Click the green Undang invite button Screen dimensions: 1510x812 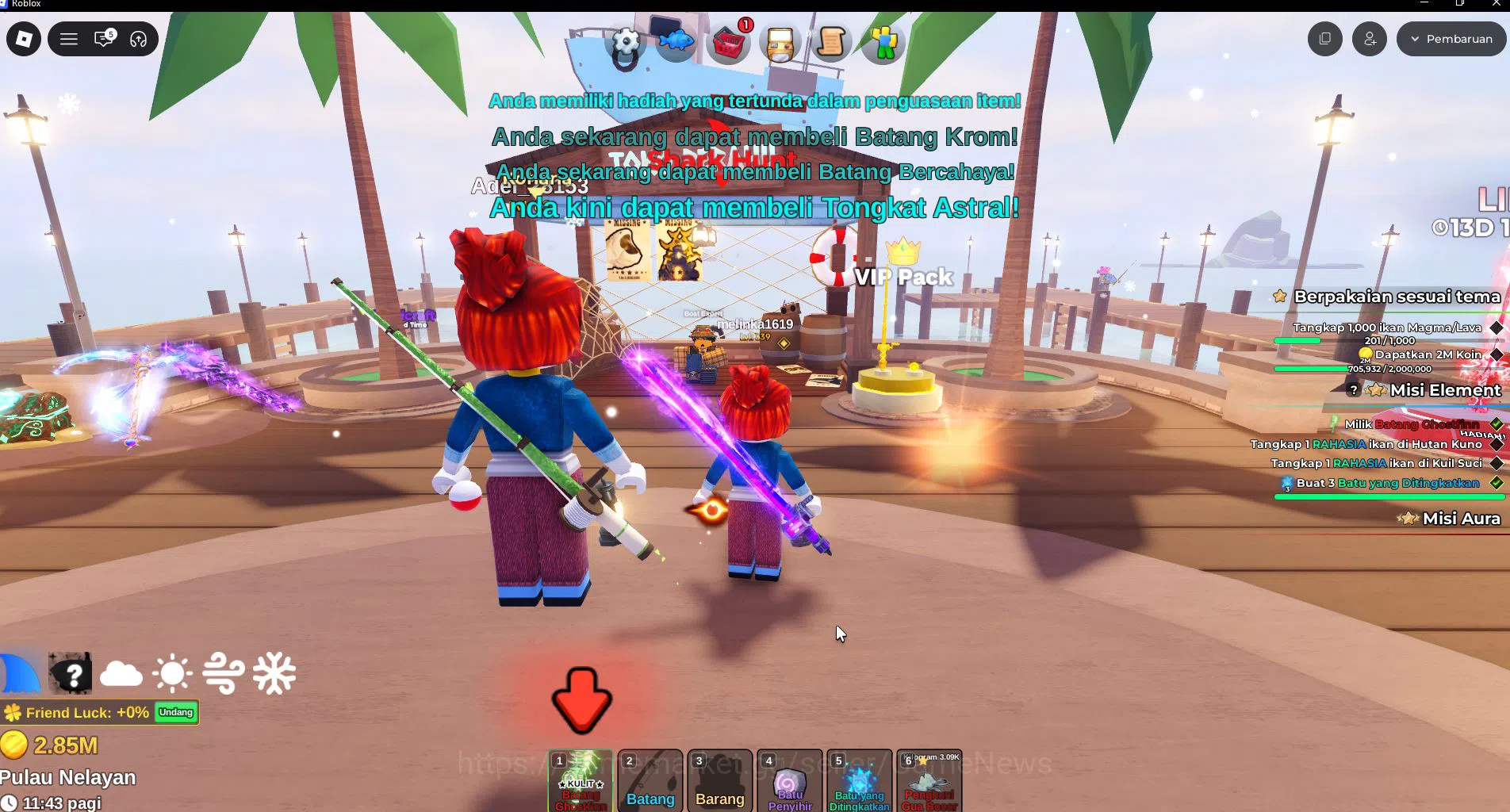[176, 712]
